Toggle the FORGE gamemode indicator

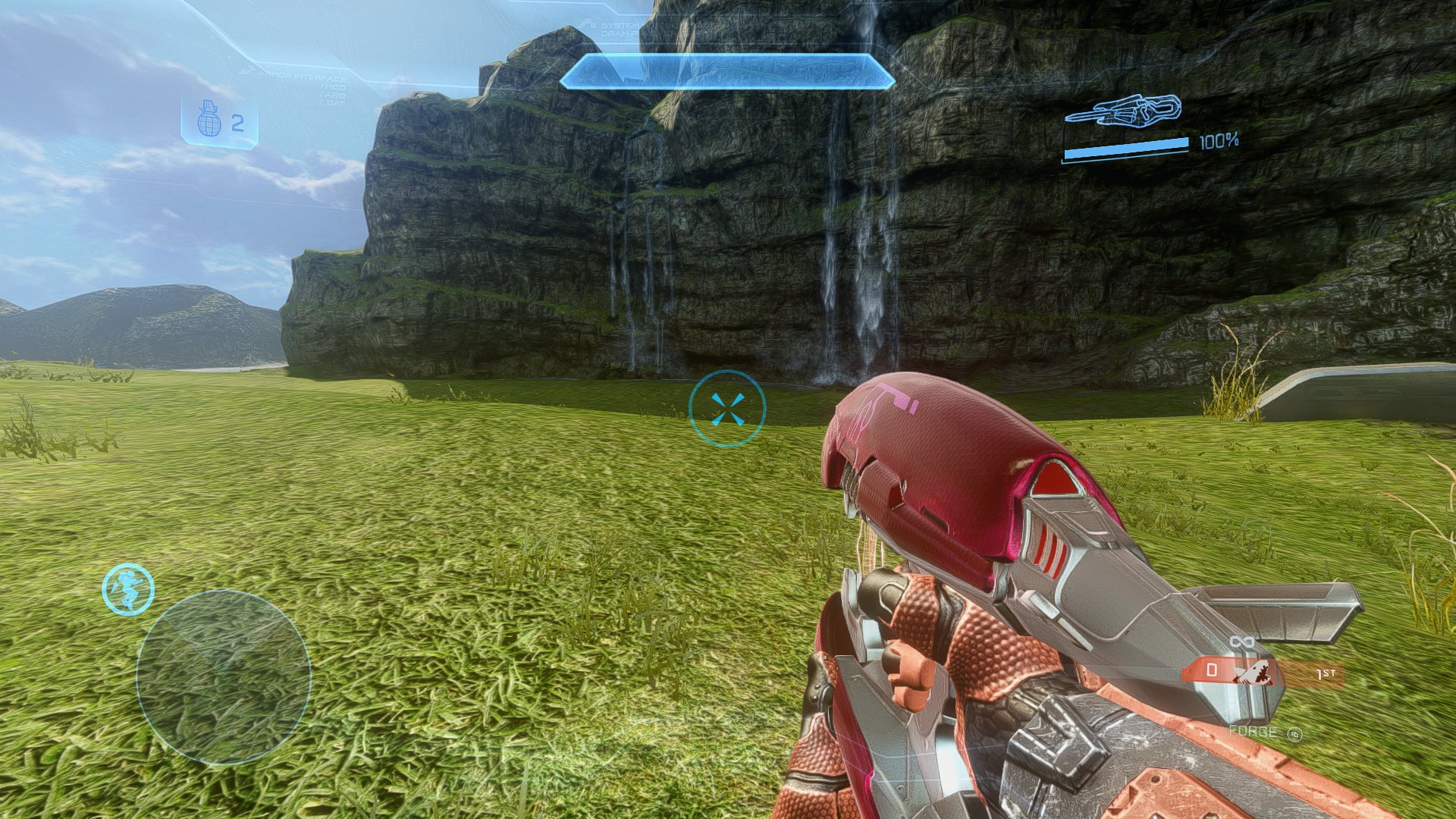(x=1252, y=731)
